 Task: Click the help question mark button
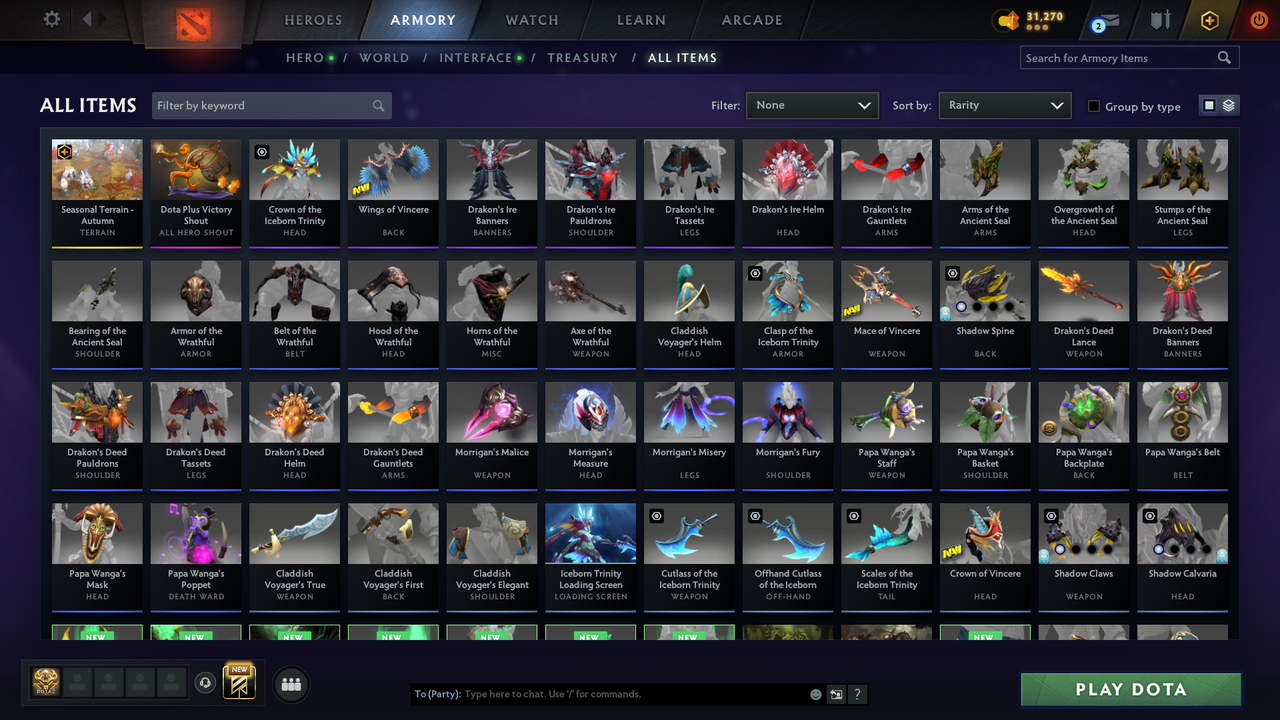click(858, 693)
